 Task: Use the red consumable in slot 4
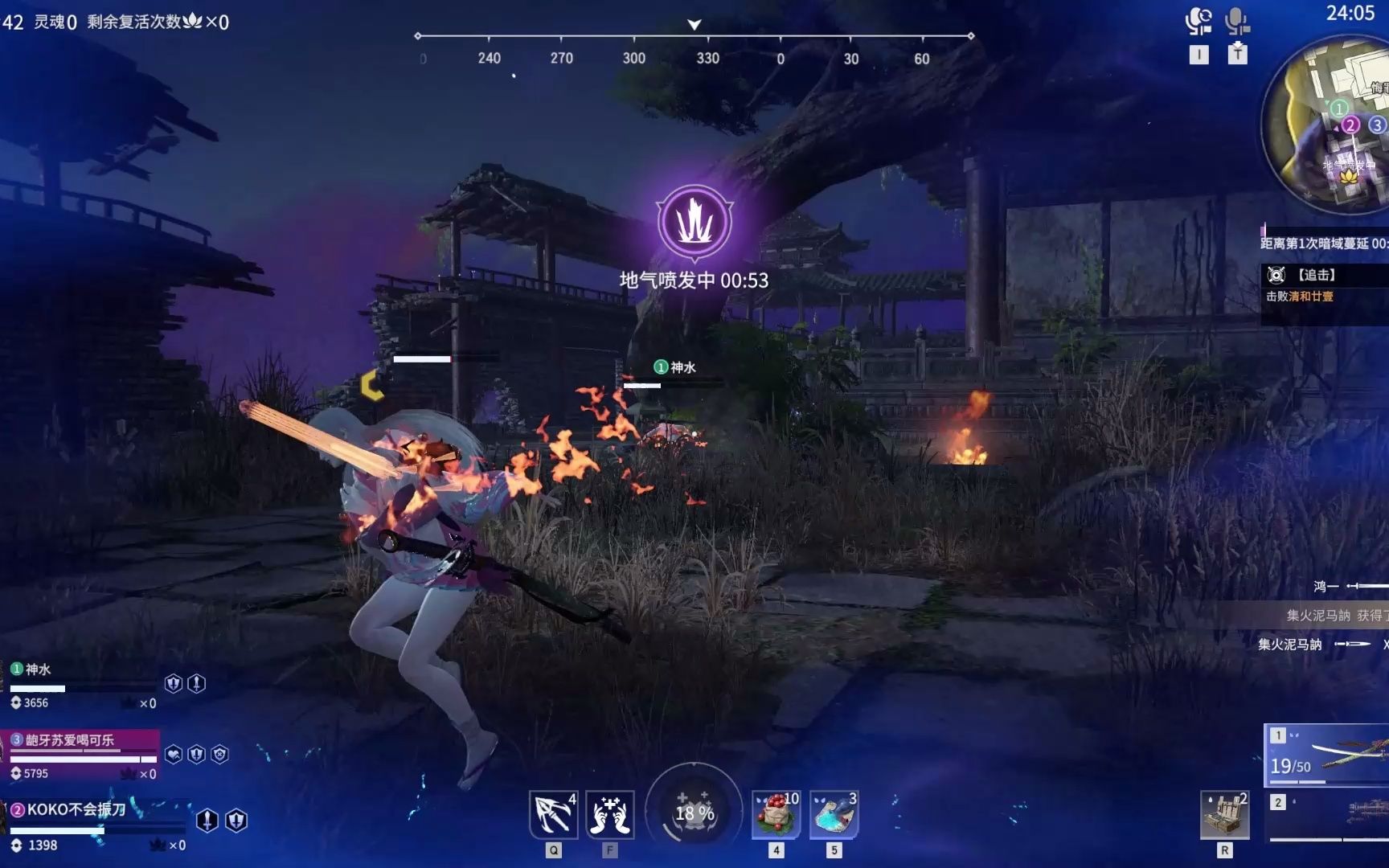(776, 814)
